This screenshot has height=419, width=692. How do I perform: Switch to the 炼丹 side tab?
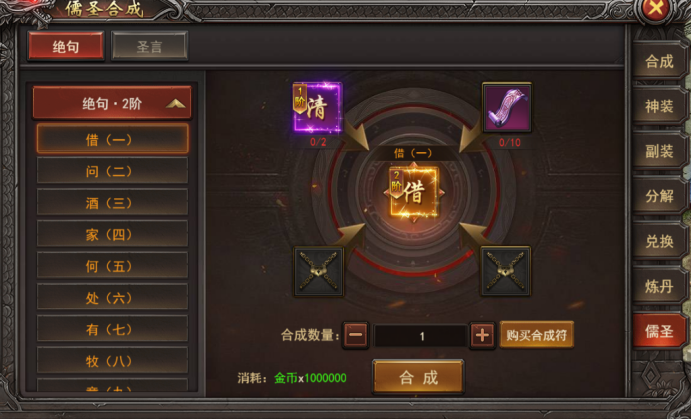coord(659,286)
